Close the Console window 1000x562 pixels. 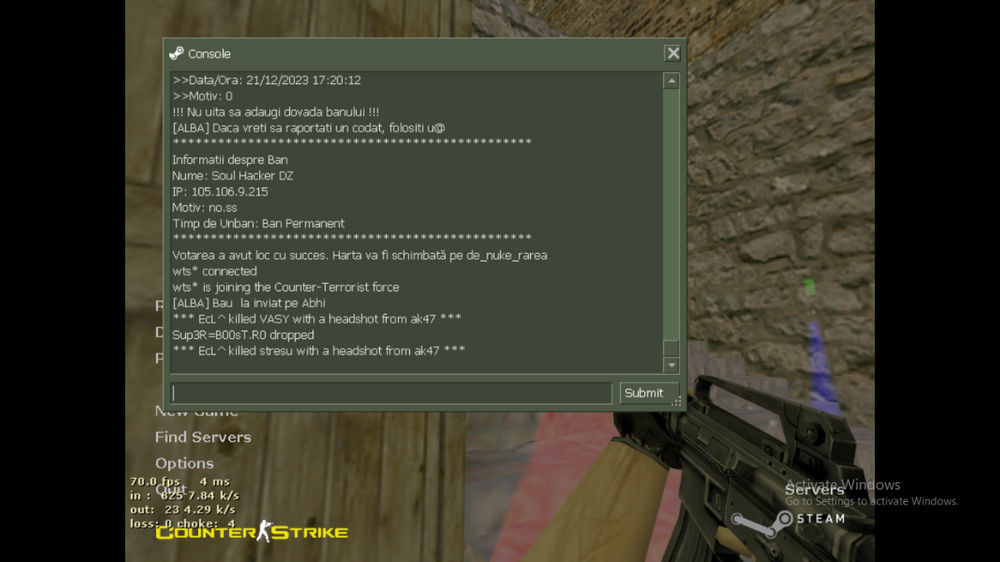(x=673, y=54)
